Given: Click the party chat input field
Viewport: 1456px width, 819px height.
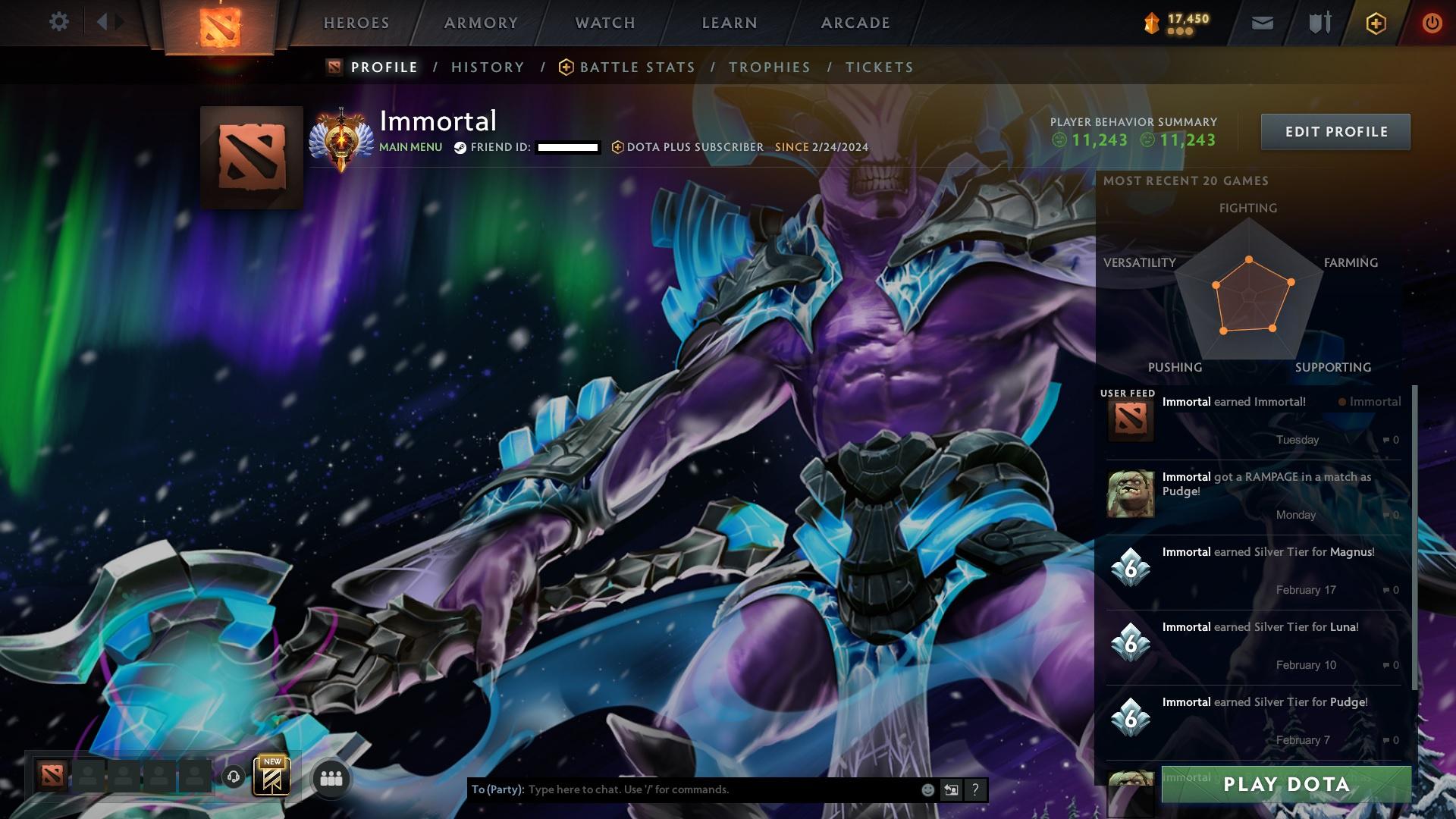Looking at the screenshot, I should coord(682,789).
